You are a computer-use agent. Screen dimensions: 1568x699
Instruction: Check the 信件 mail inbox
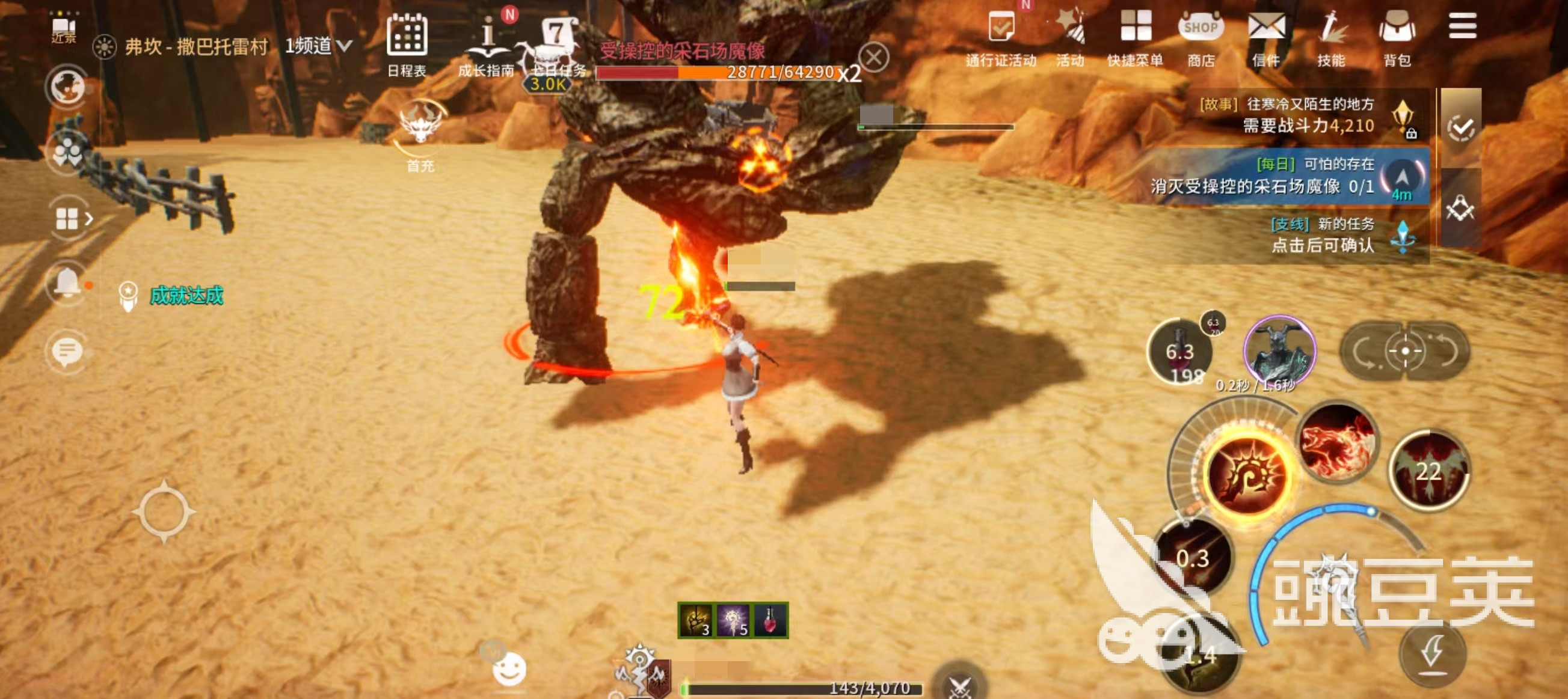coord(1266,37)
